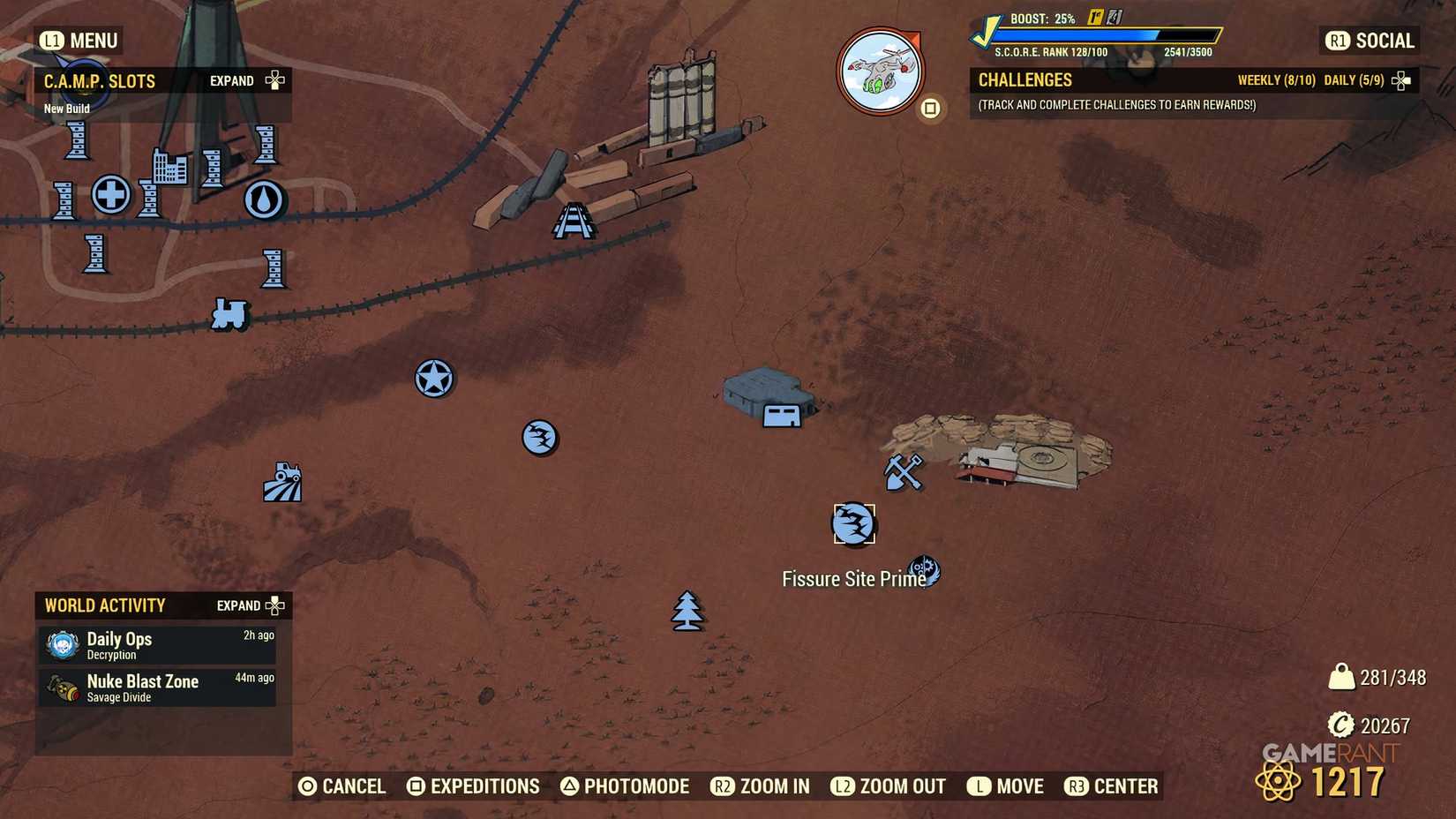This screenshot has width=1456, height=819.
Task: Open the Social panel
Action: pos(1368,41)
